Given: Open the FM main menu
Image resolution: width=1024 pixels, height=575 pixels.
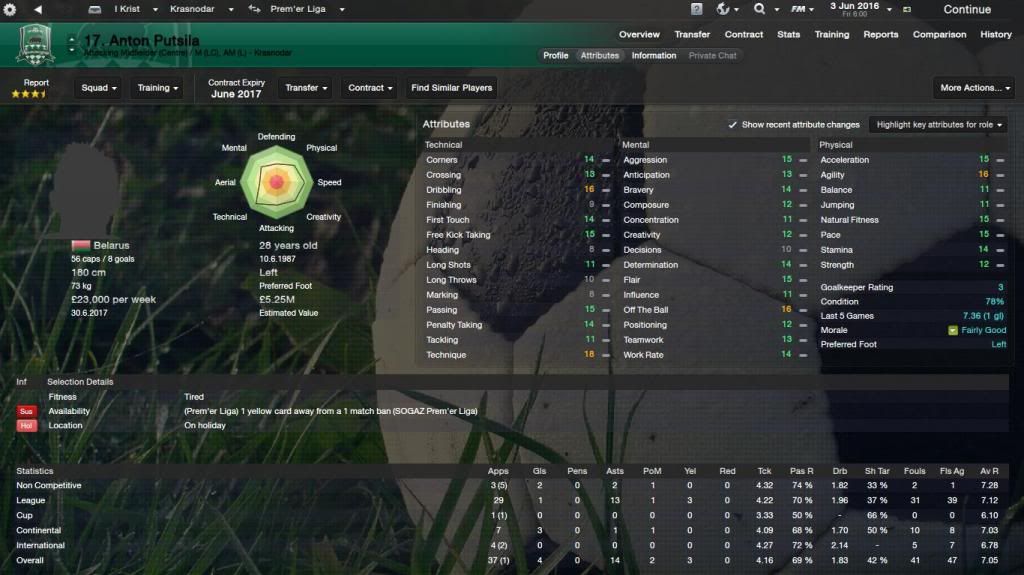Looking at the screenshot, I should (800, 9).
